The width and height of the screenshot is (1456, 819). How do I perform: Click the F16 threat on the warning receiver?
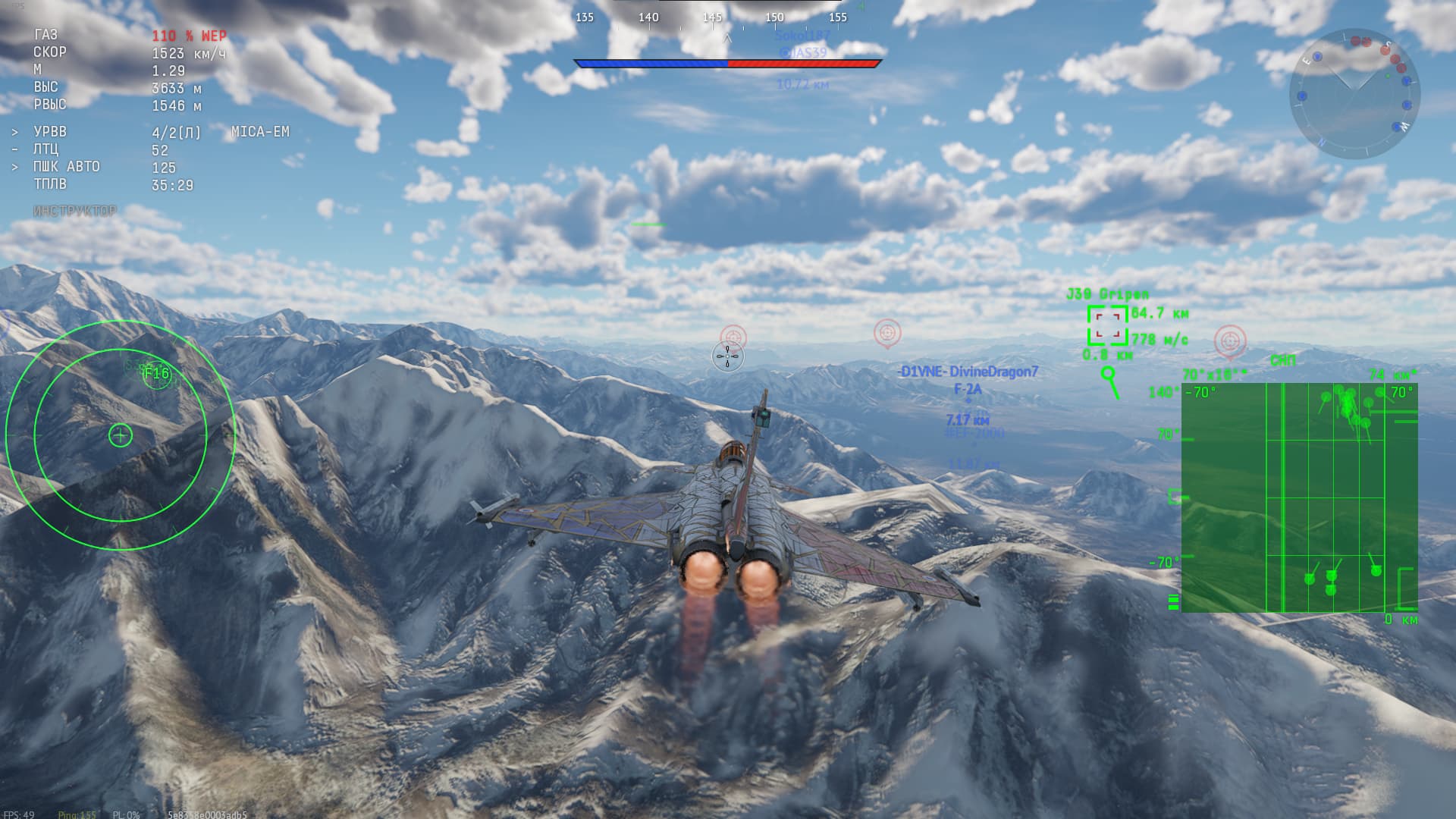(156, 374)
